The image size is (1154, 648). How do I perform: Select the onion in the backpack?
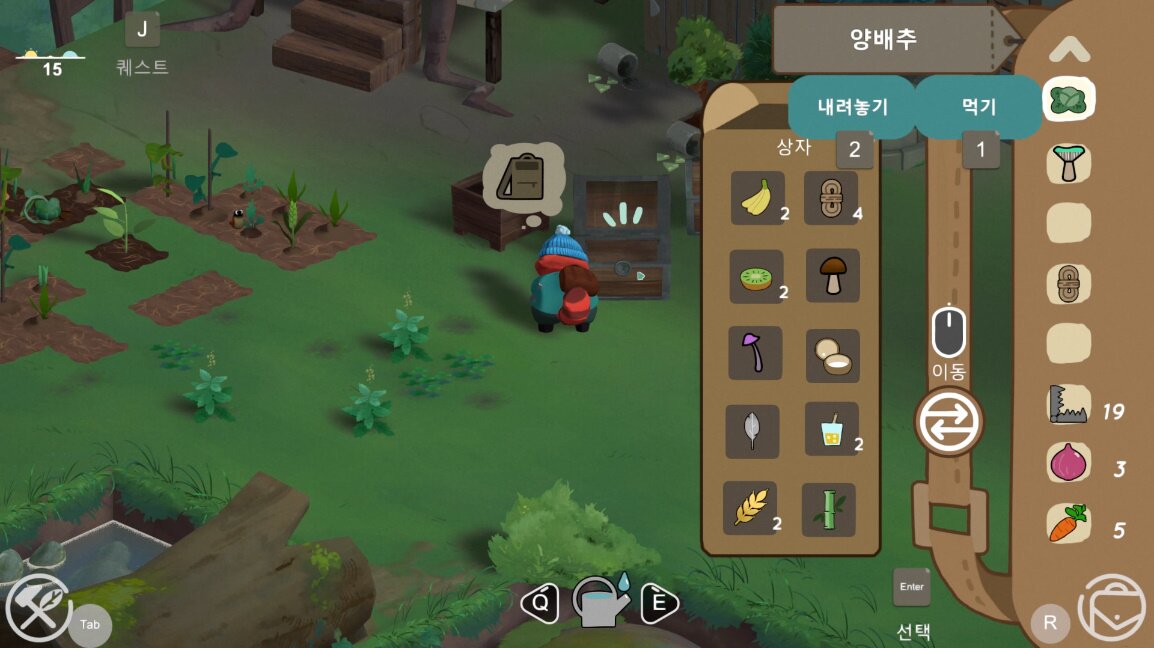click(1068, 464)
